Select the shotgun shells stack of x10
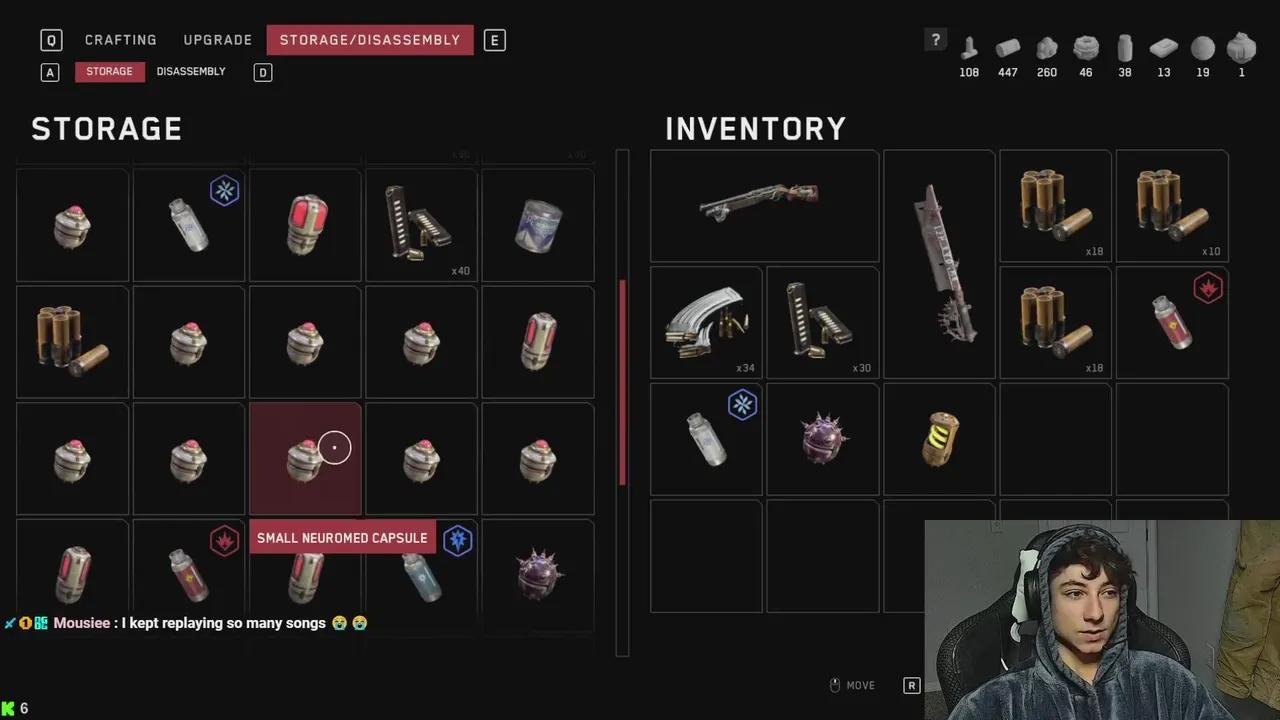This screenshot has height=720, width=1280. [1171, 205]
